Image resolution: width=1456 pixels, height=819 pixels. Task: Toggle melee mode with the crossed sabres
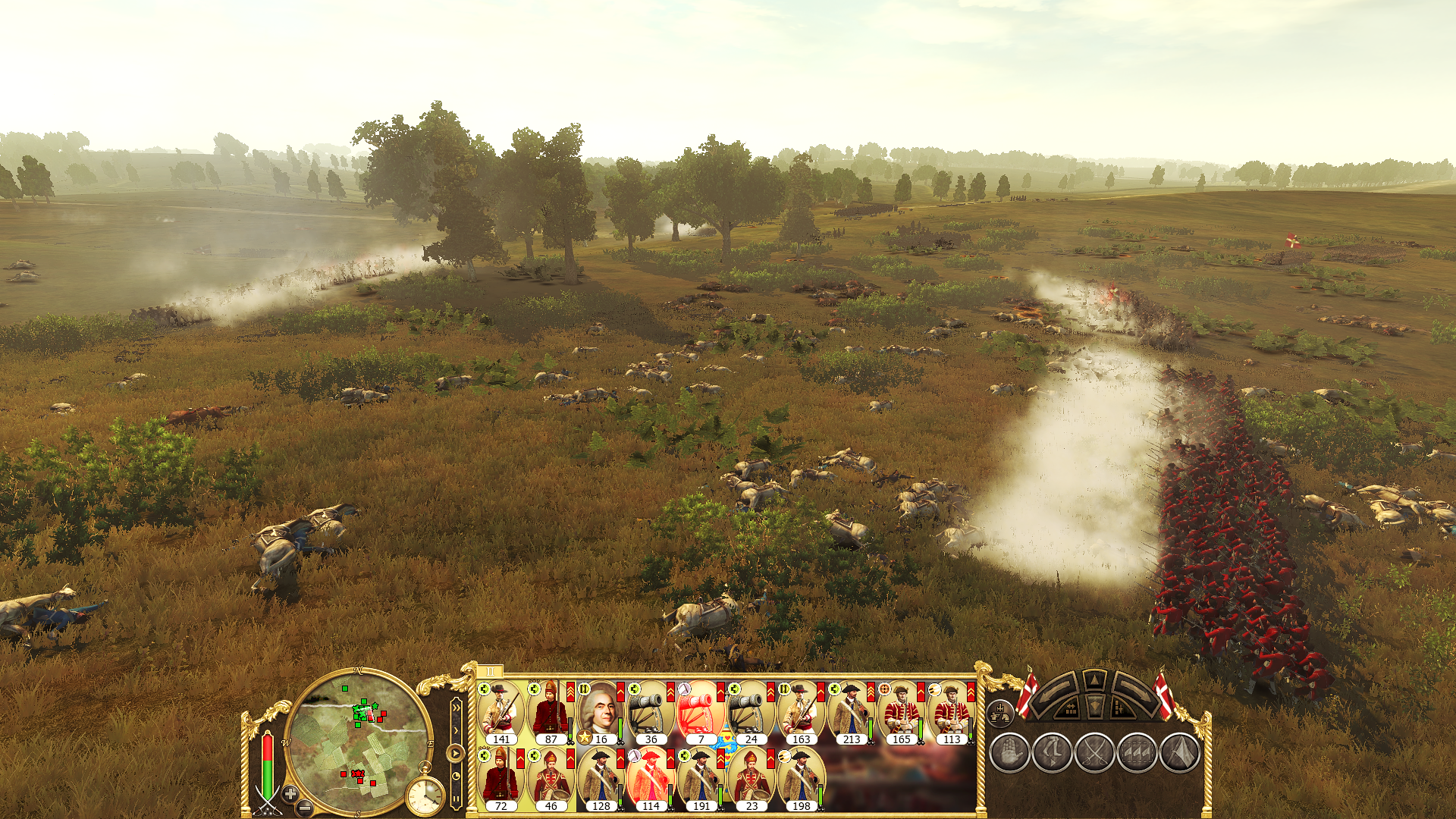point(1094,753)
